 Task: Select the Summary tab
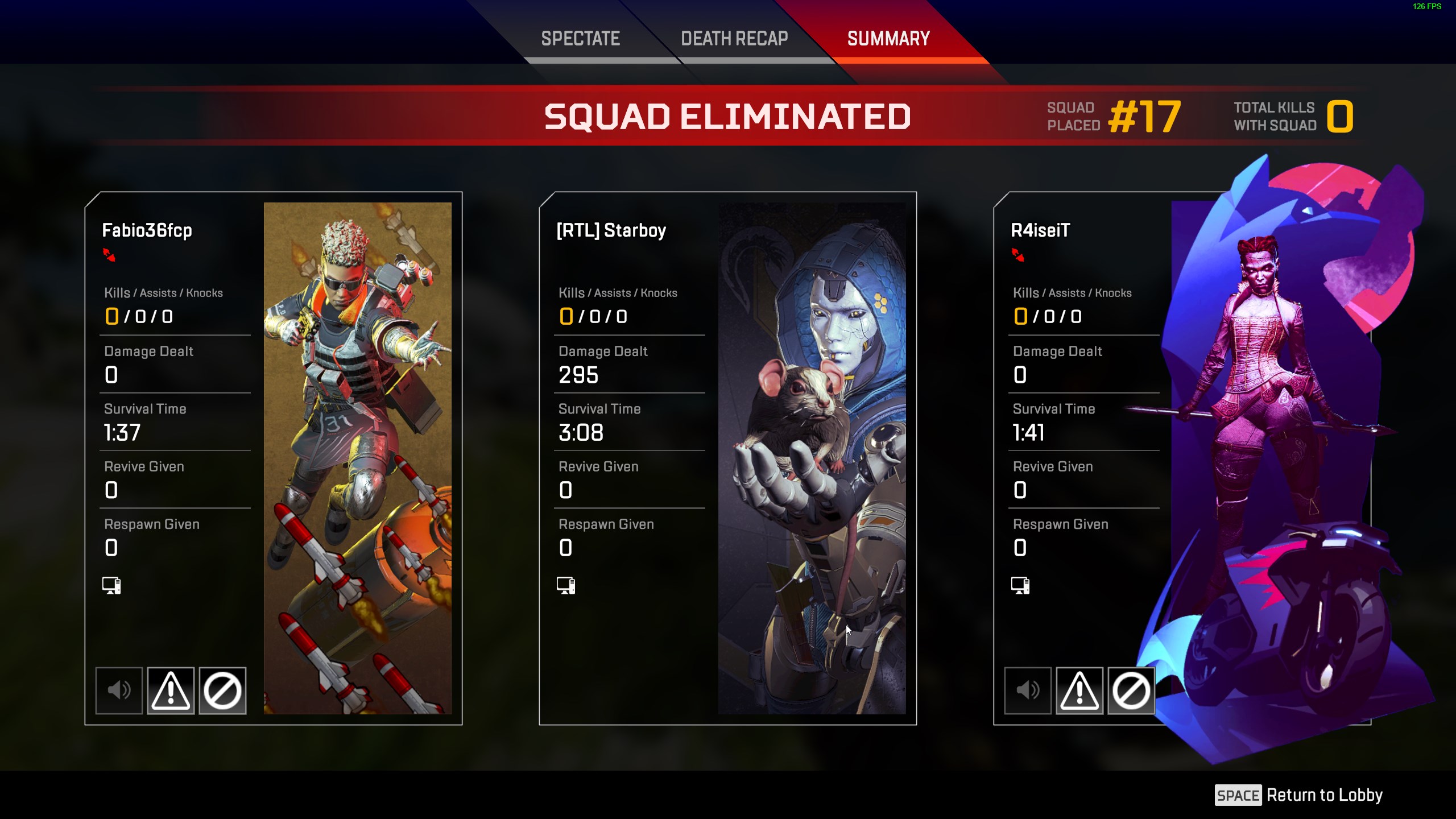pyautogui.click(x=888, y=39)
